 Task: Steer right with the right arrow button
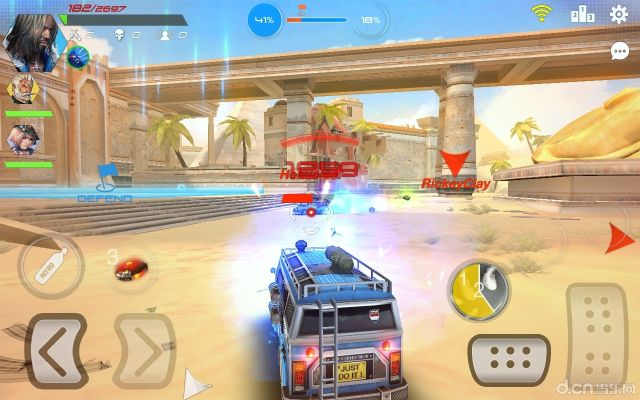tap(144, 349)
